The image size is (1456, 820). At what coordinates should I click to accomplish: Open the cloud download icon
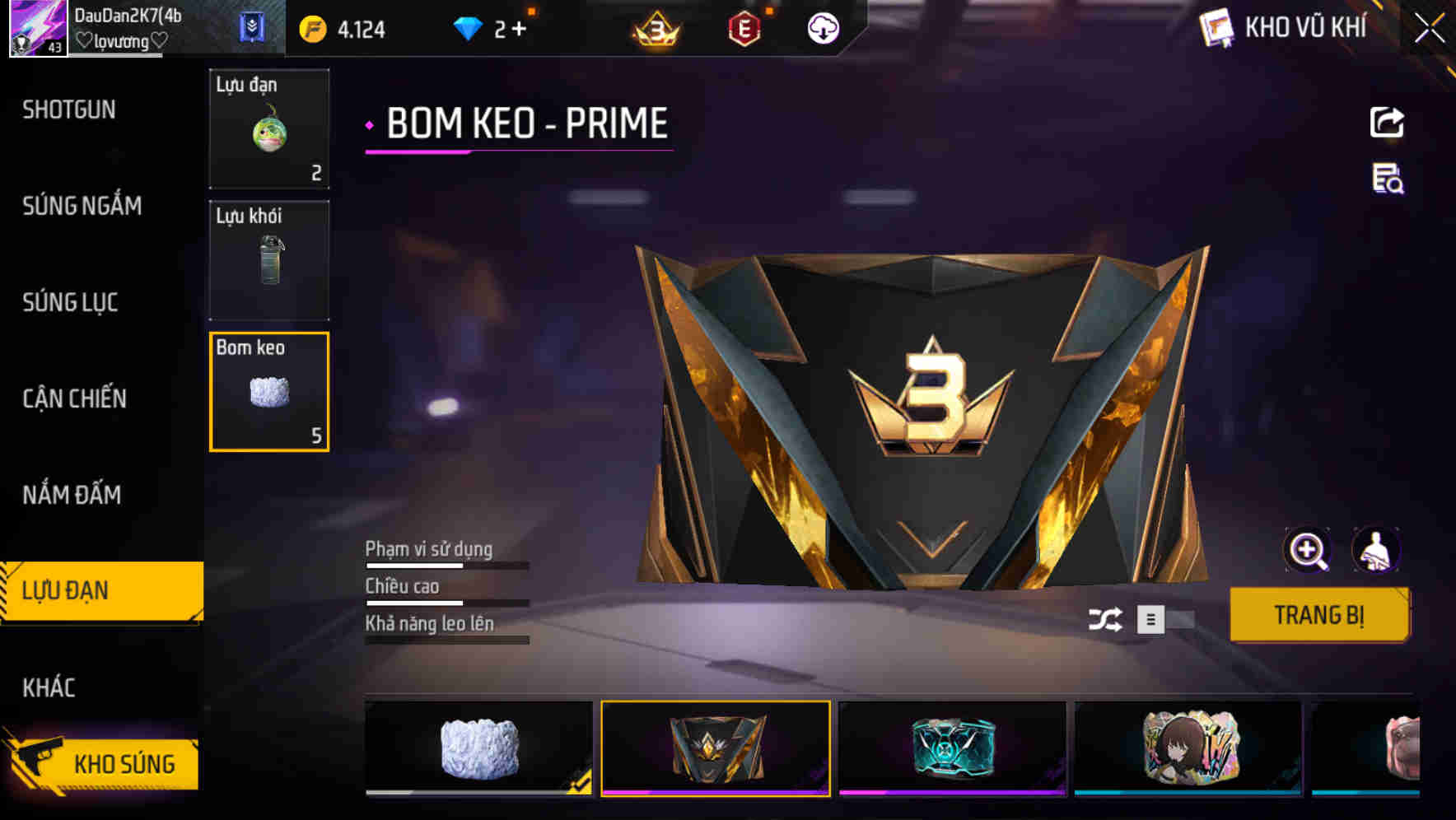822,28
